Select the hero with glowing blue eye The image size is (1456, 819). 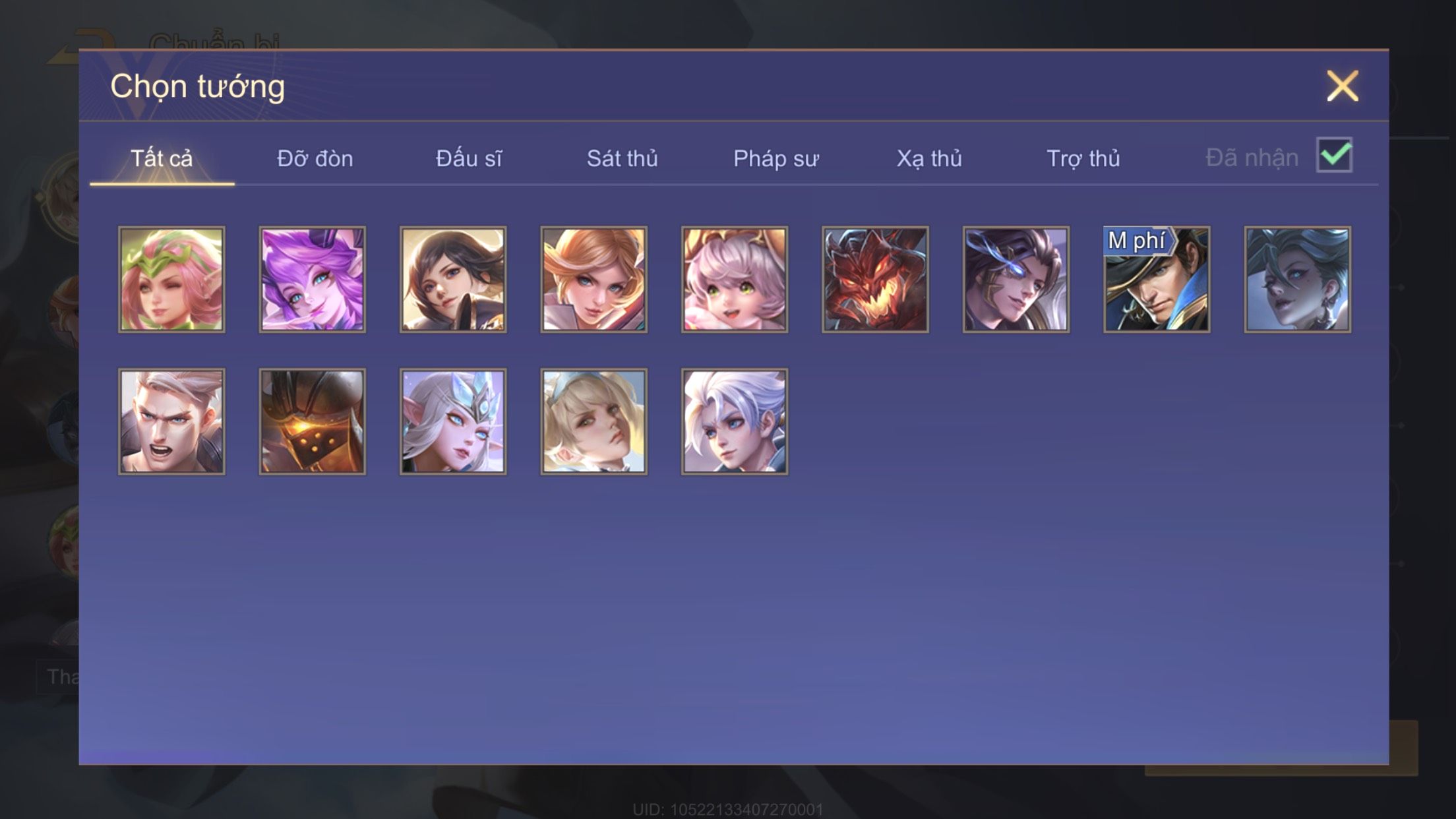(1016, 280)
